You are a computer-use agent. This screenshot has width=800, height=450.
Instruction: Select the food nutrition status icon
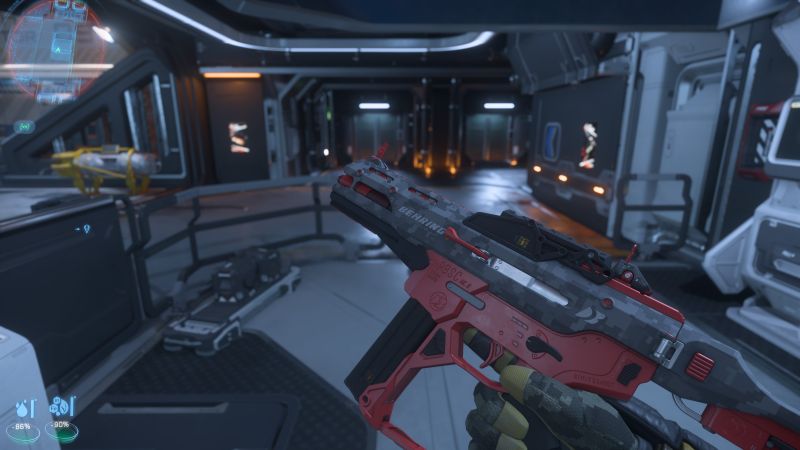click(x=61, y=408)
